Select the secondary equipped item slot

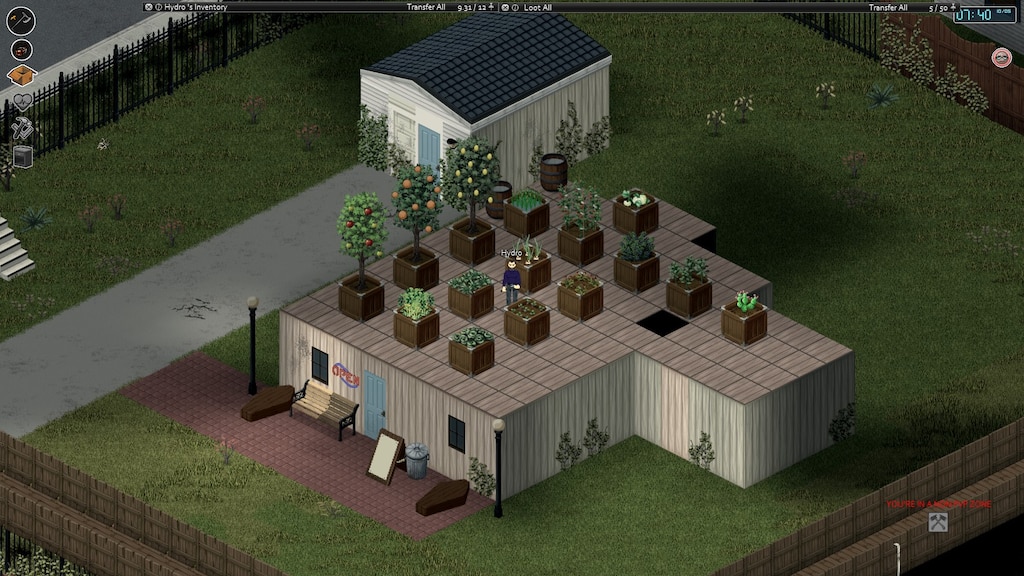[21, 50]
